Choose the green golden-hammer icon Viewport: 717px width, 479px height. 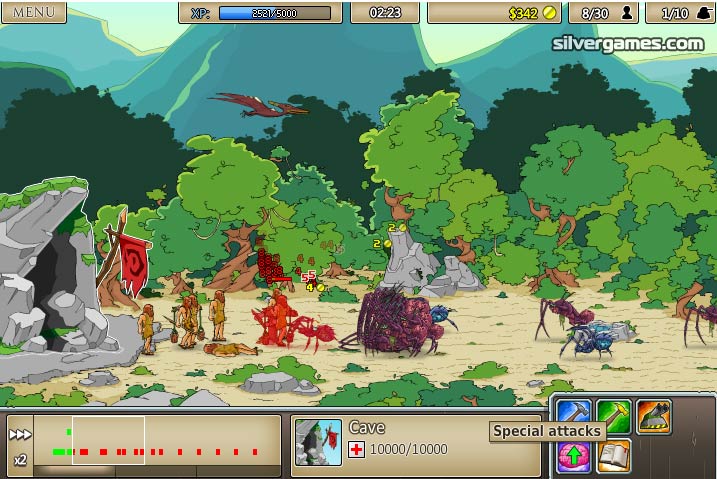coord(613,412)
